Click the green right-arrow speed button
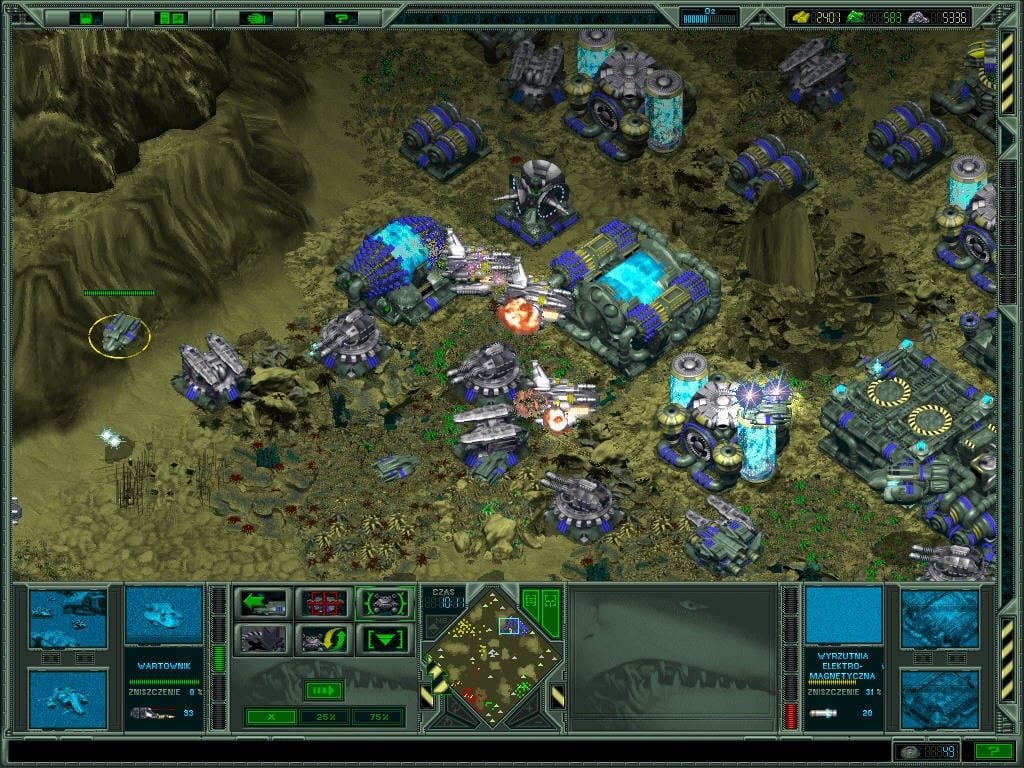 (324, 690)
